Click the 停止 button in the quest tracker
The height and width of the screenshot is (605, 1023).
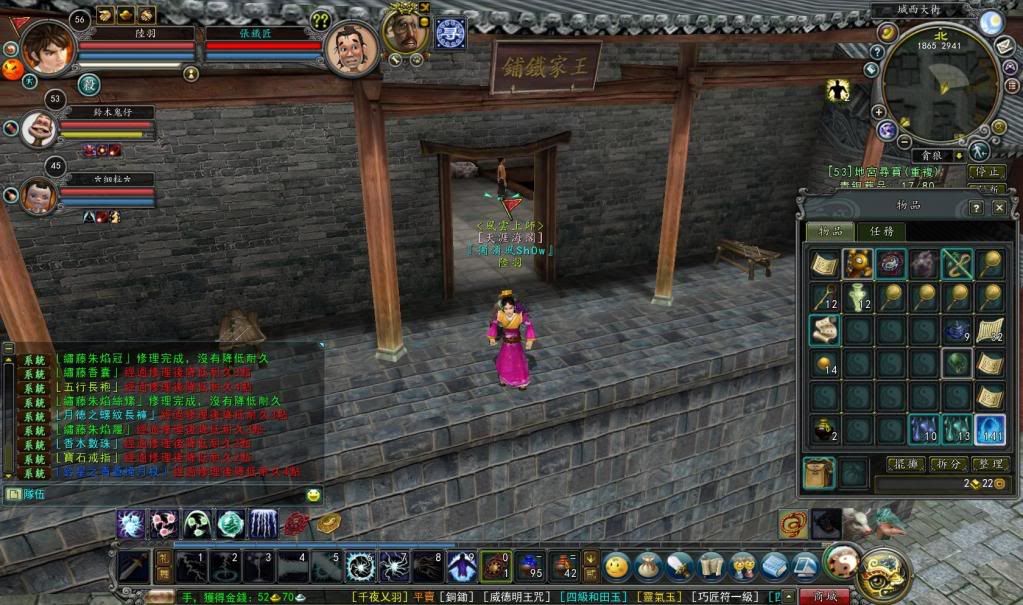[987, 172]
